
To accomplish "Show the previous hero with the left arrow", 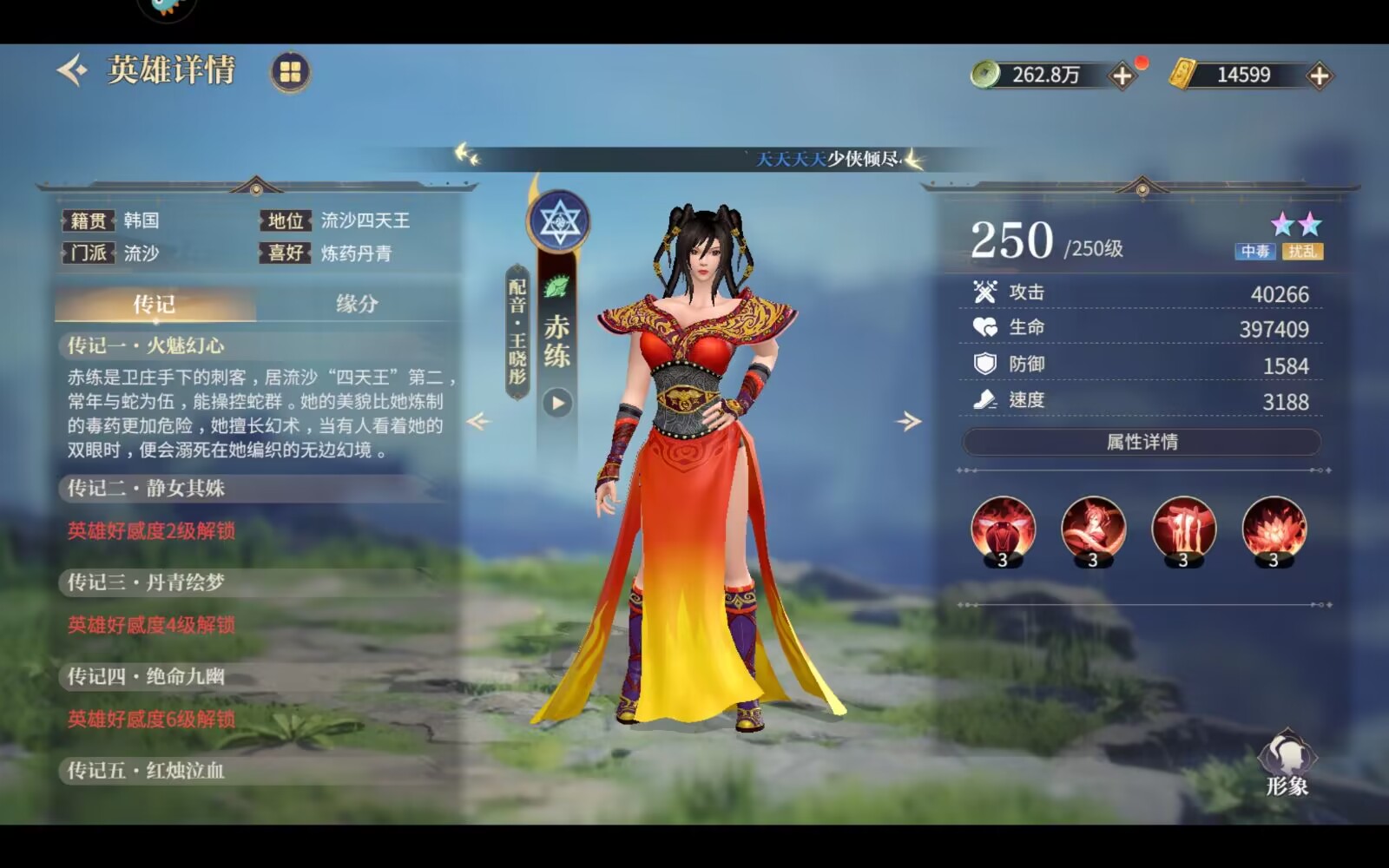I will pyautogui.click(x=478, y=422).
